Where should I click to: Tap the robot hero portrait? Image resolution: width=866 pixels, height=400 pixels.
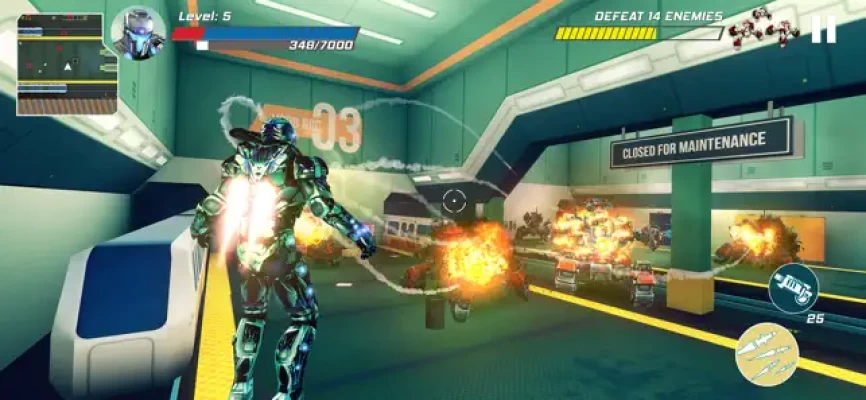click(x=138, y=33)
